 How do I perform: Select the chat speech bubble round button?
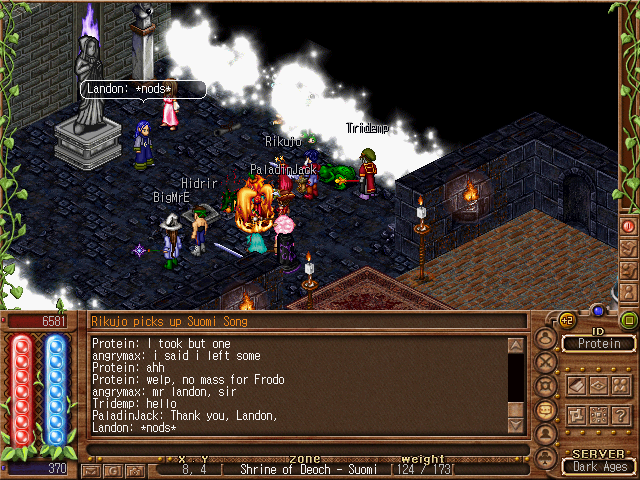546,409
